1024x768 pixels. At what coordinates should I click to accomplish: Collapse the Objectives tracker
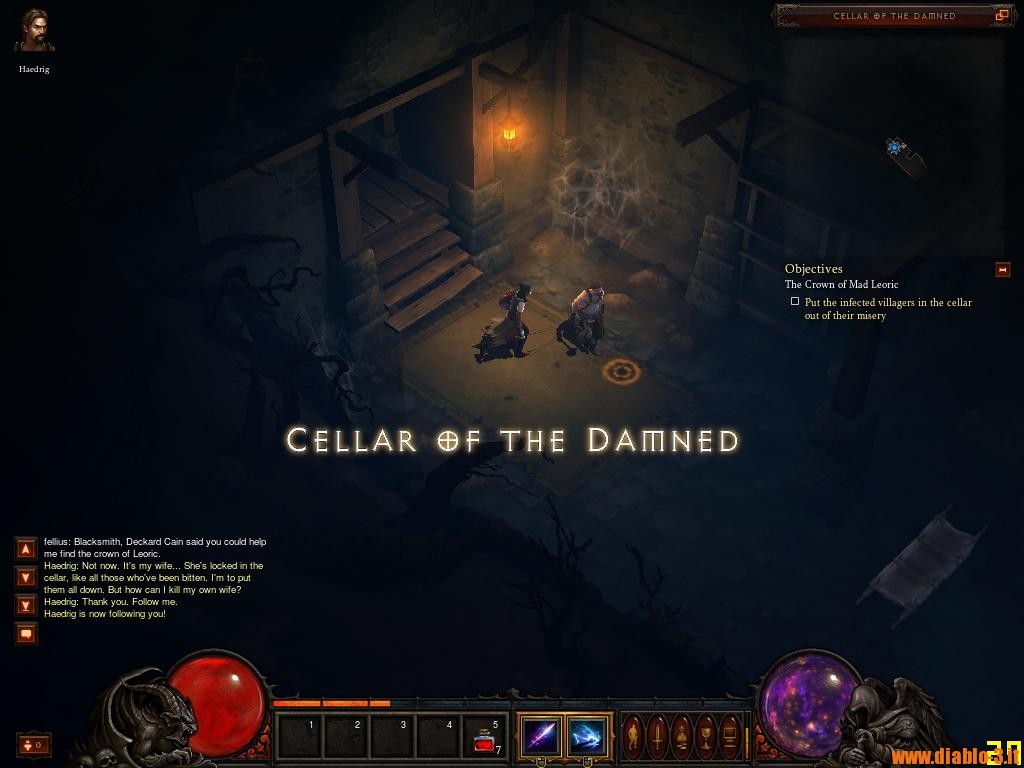pos(1002,270)
